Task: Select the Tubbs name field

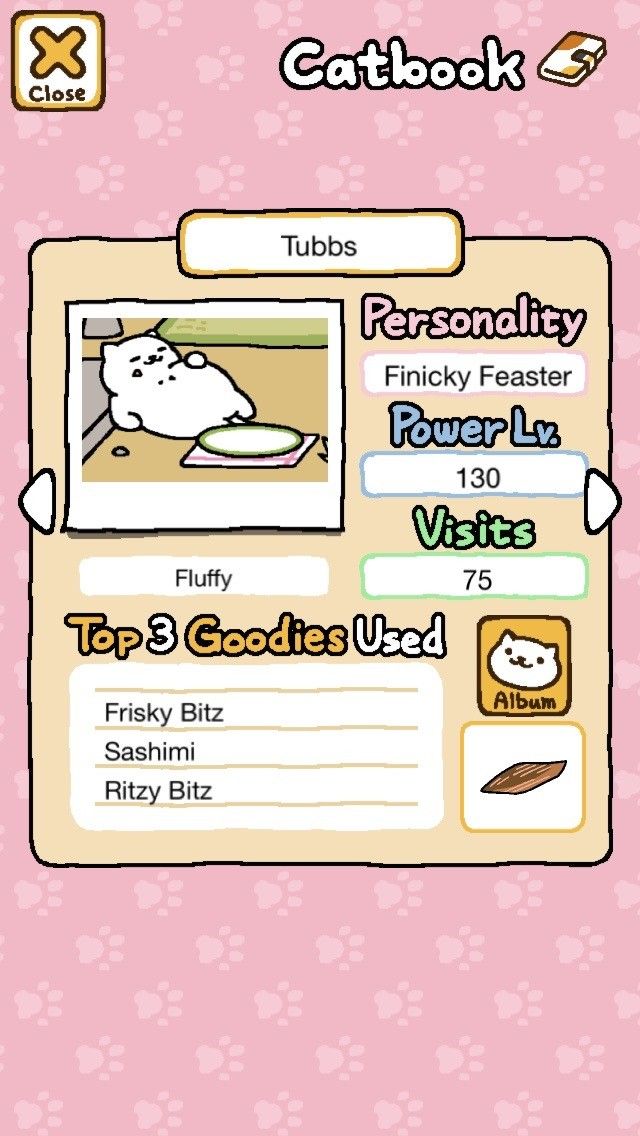Action: tap(320, 246)
